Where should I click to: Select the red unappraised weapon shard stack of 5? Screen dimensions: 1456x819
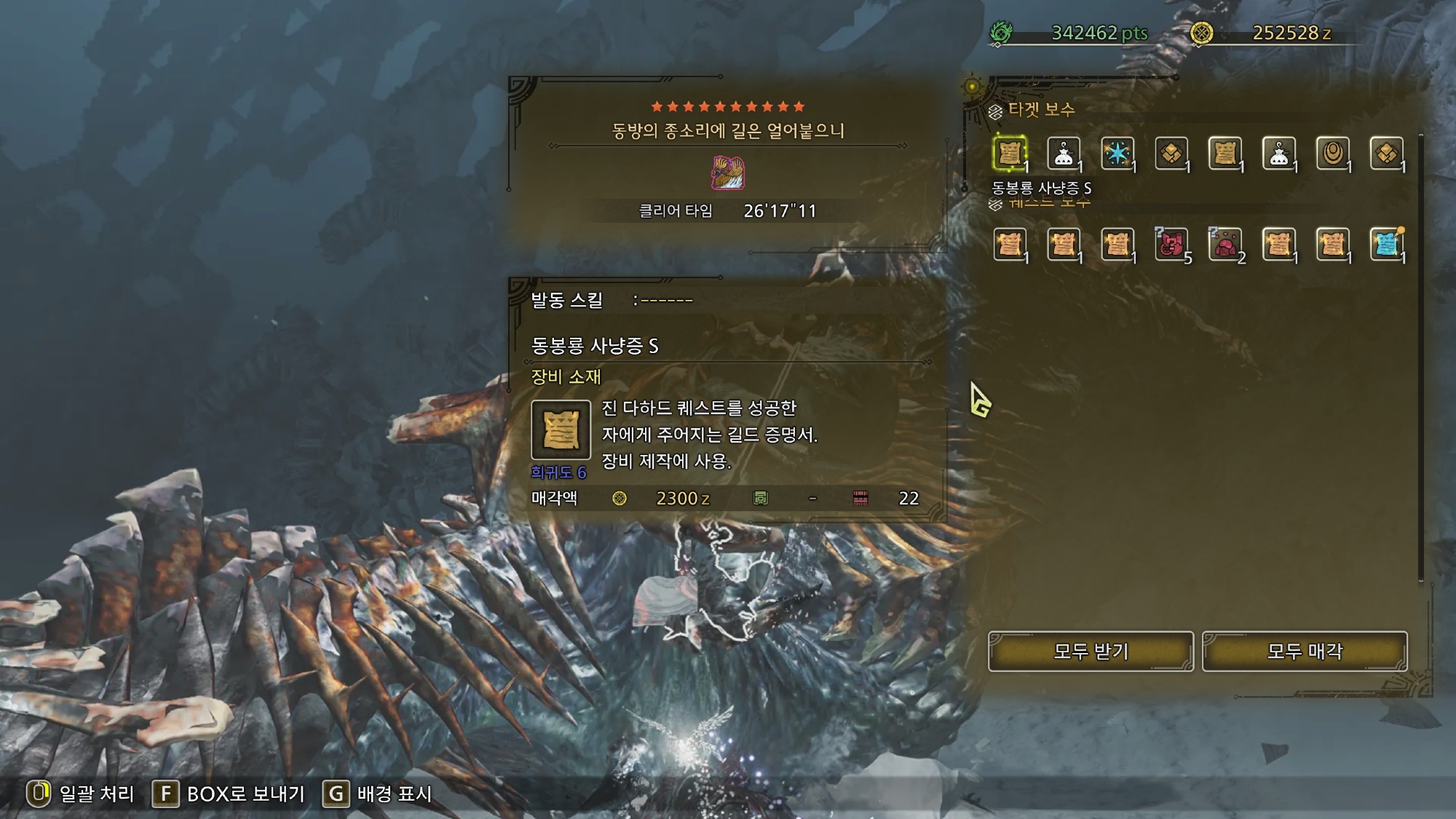pyautogui.click(x=1171, y=245)
